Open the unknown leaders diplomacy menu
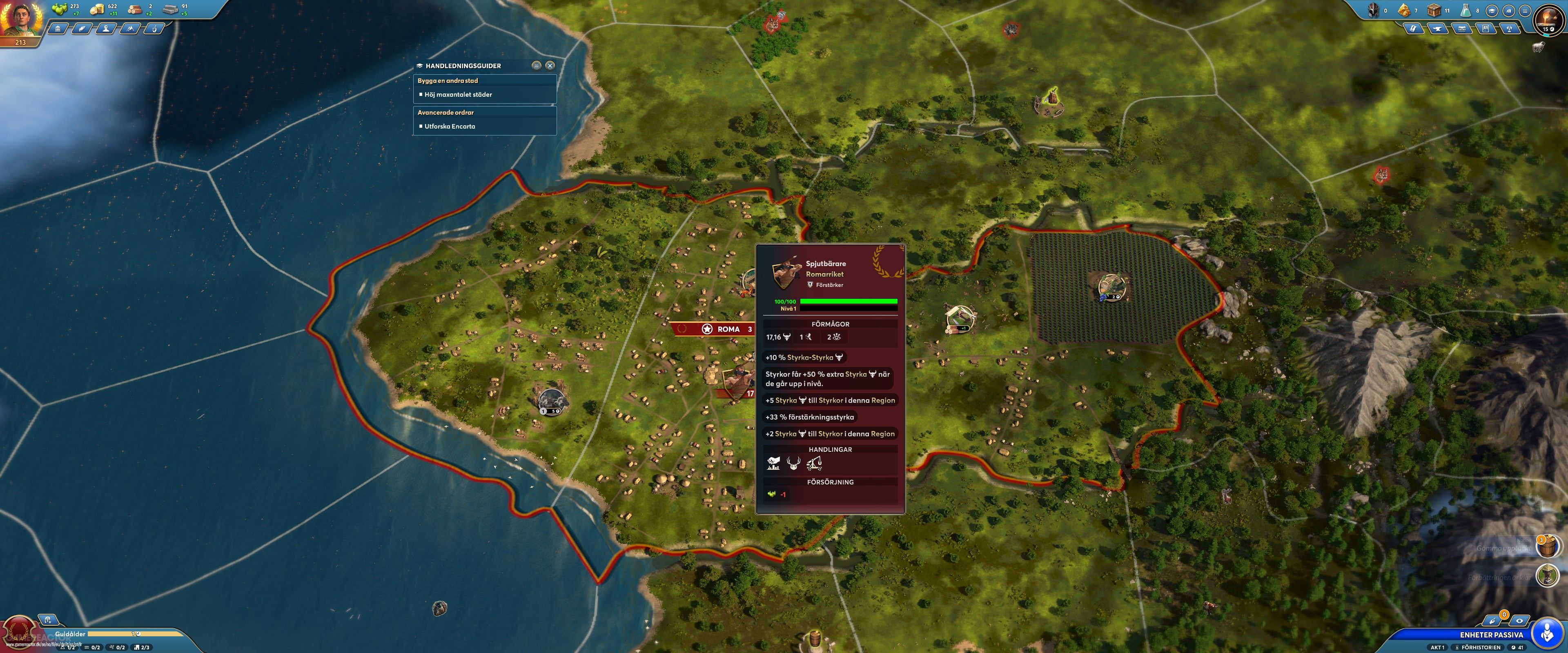Screen dimensions: 1568x653 pos(106,29)
